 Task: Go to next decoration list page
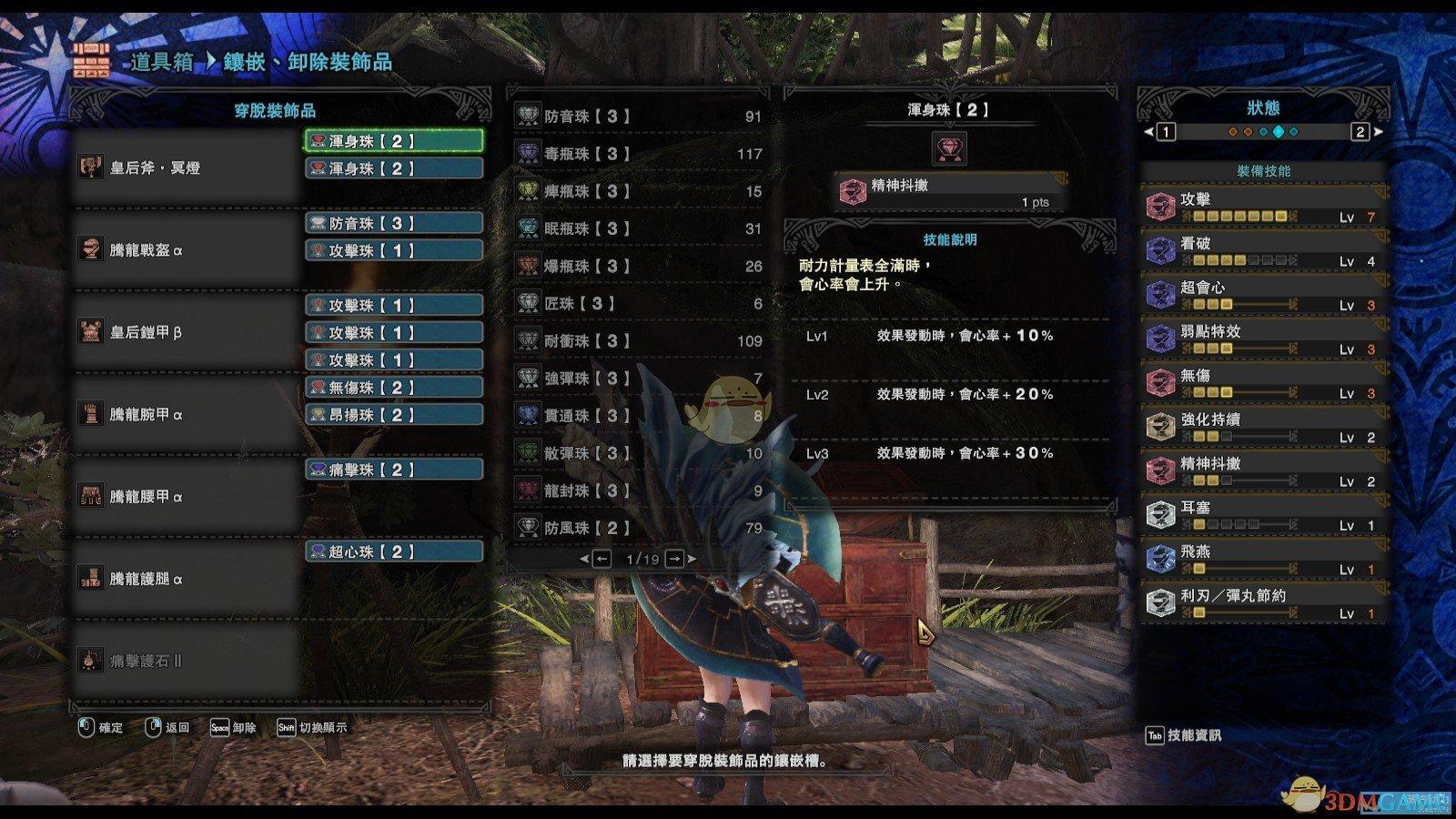675,559
